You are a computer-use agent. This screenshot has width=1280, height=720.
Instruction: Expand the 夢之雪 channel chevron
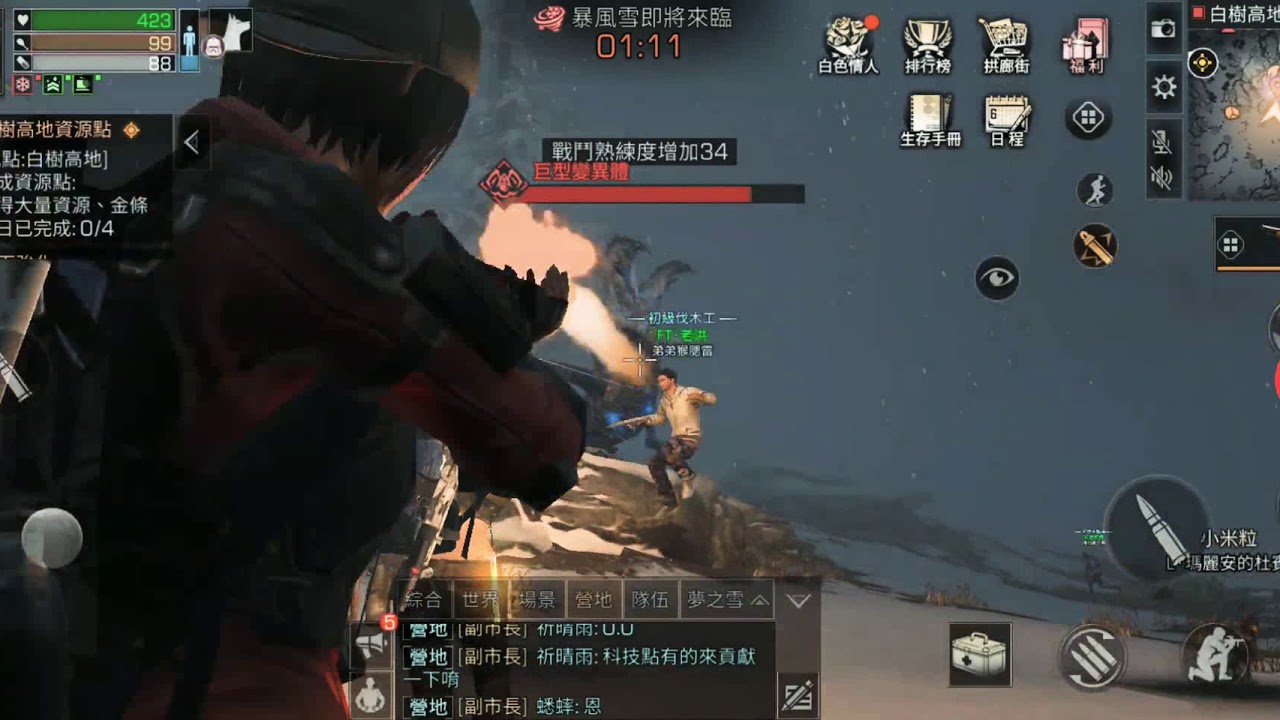click(x=758, y=601)
